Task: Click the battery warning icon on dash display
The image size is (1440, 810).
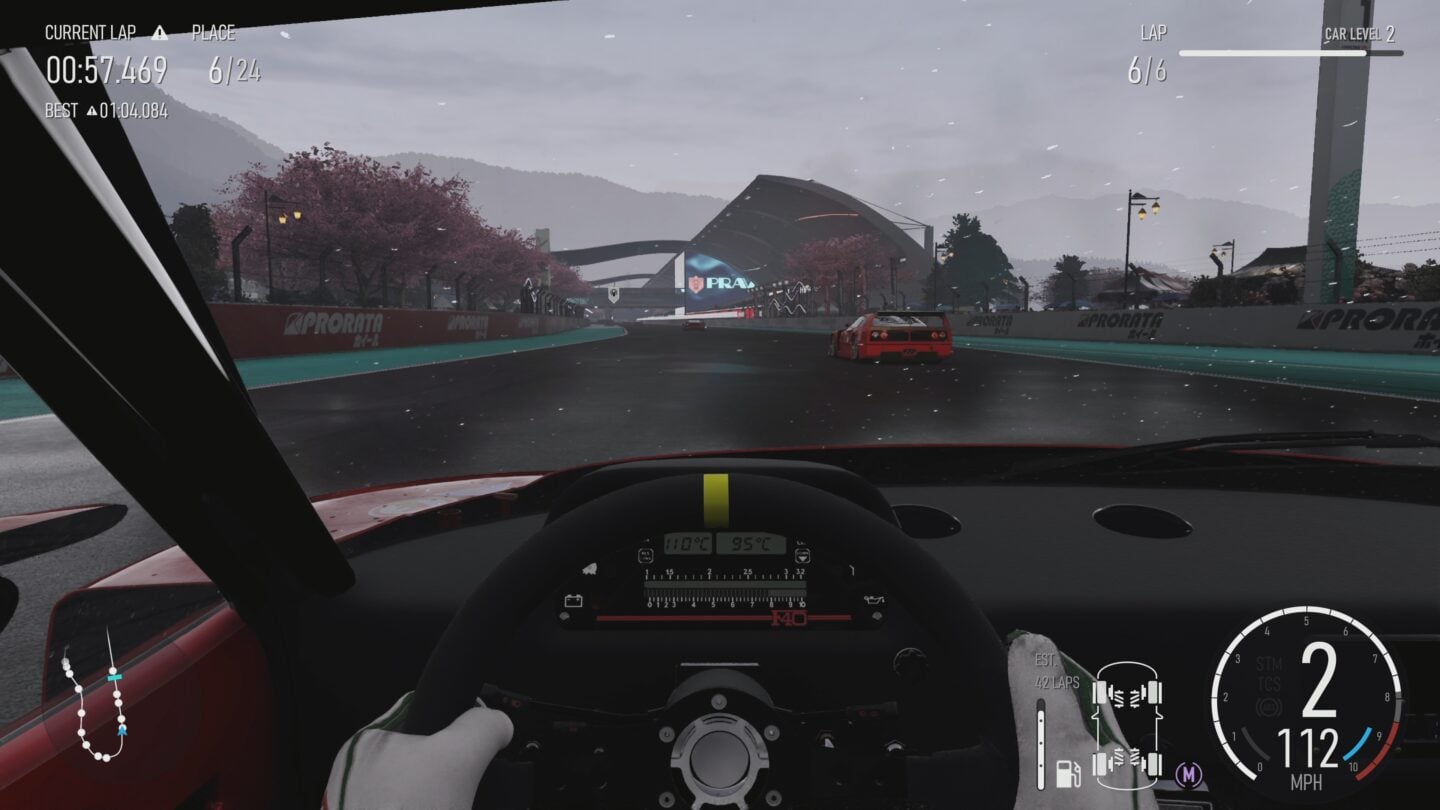Action: [x=572, y=600]
